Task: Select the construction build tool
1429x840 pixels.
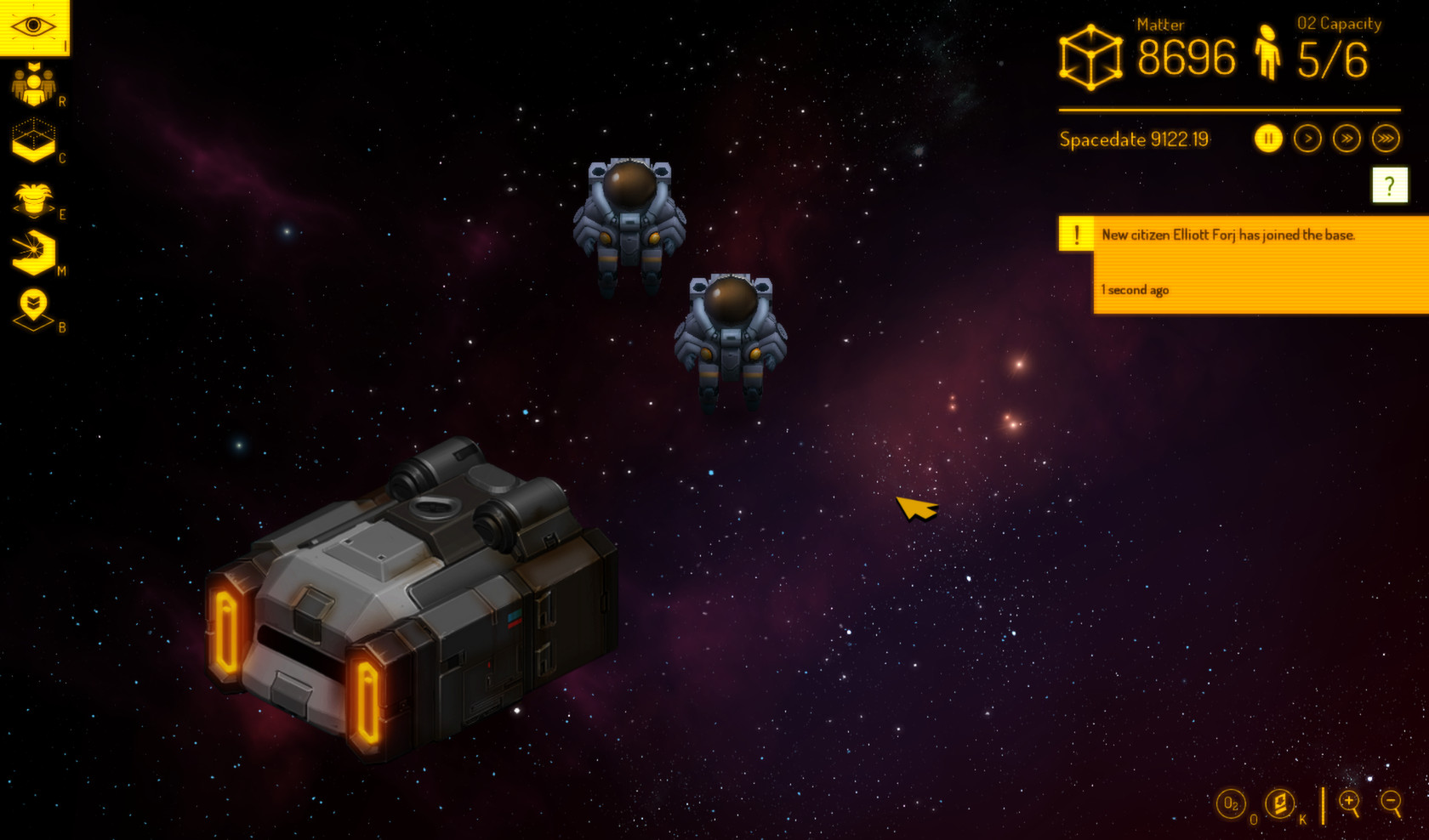Action: 32,138
